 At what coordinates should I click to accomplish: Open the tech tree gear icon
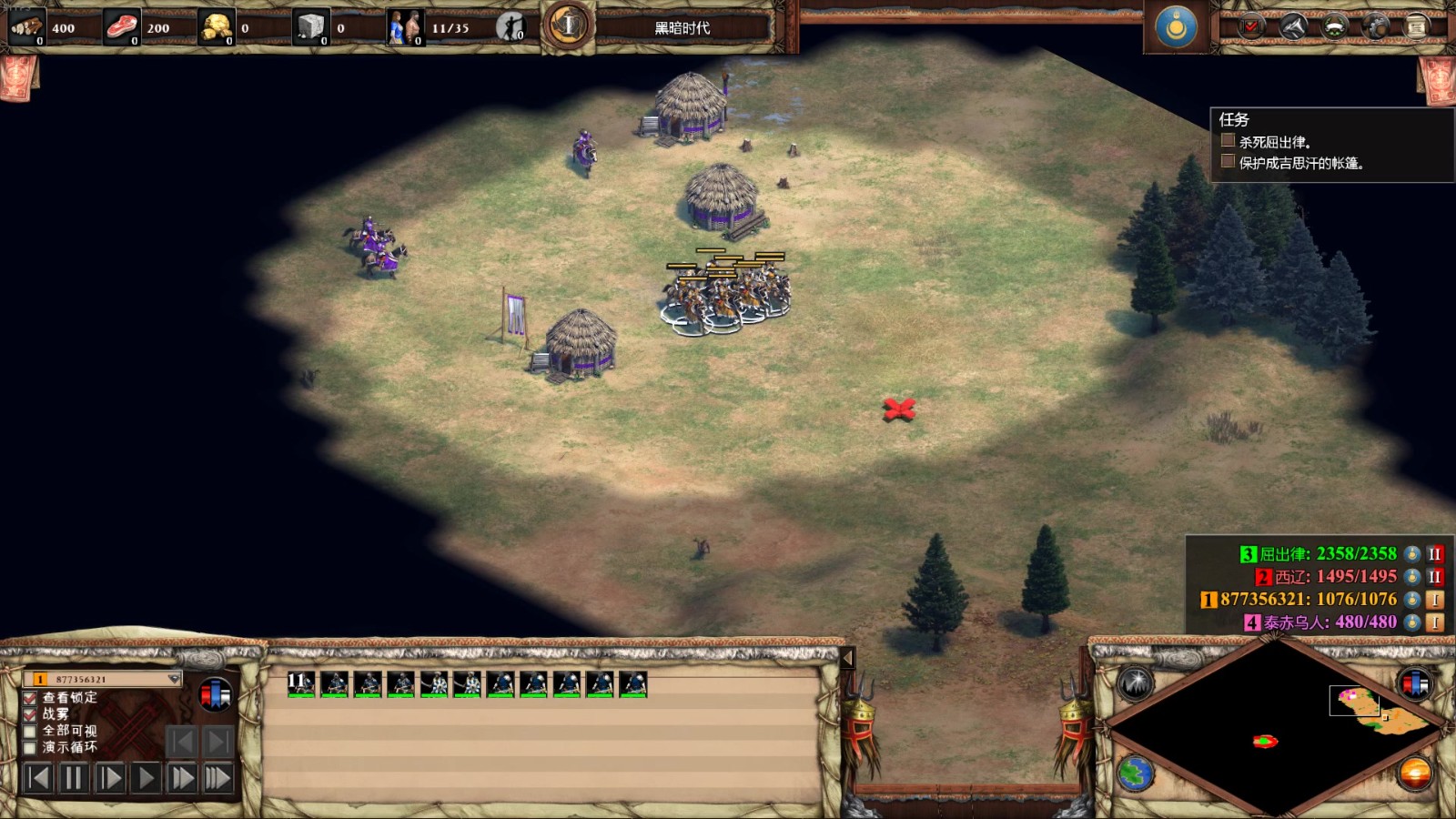point(1376,27)
